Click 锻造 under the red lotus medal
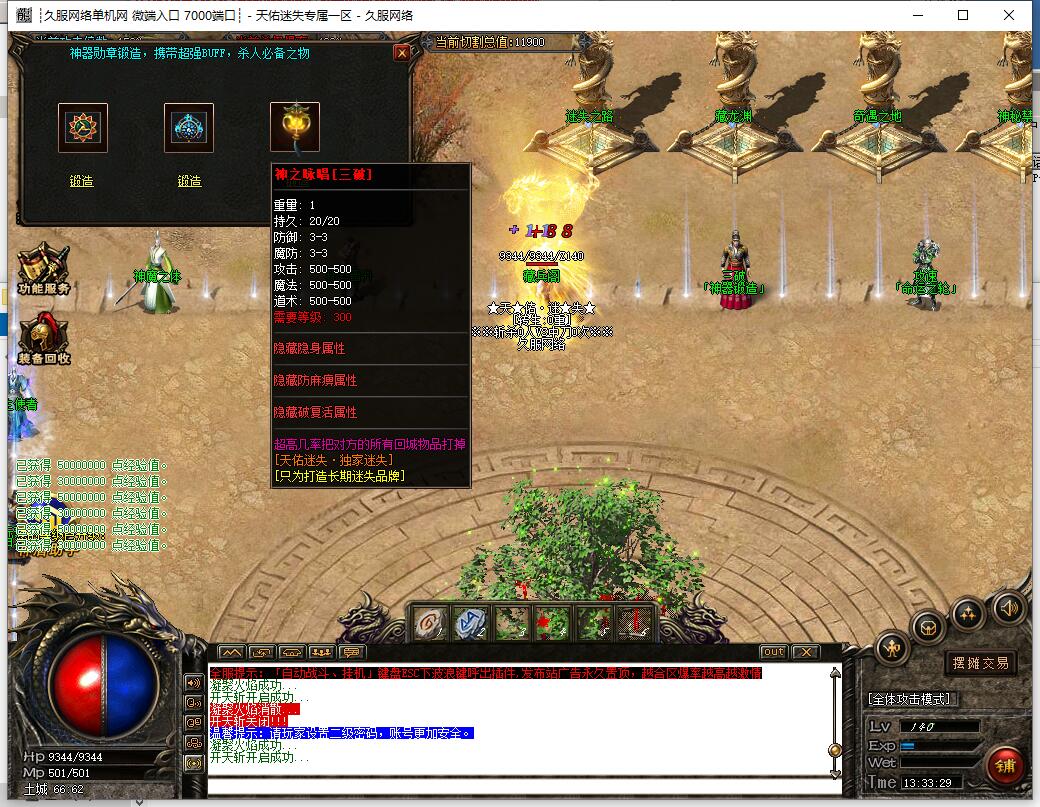 (82, 181)
